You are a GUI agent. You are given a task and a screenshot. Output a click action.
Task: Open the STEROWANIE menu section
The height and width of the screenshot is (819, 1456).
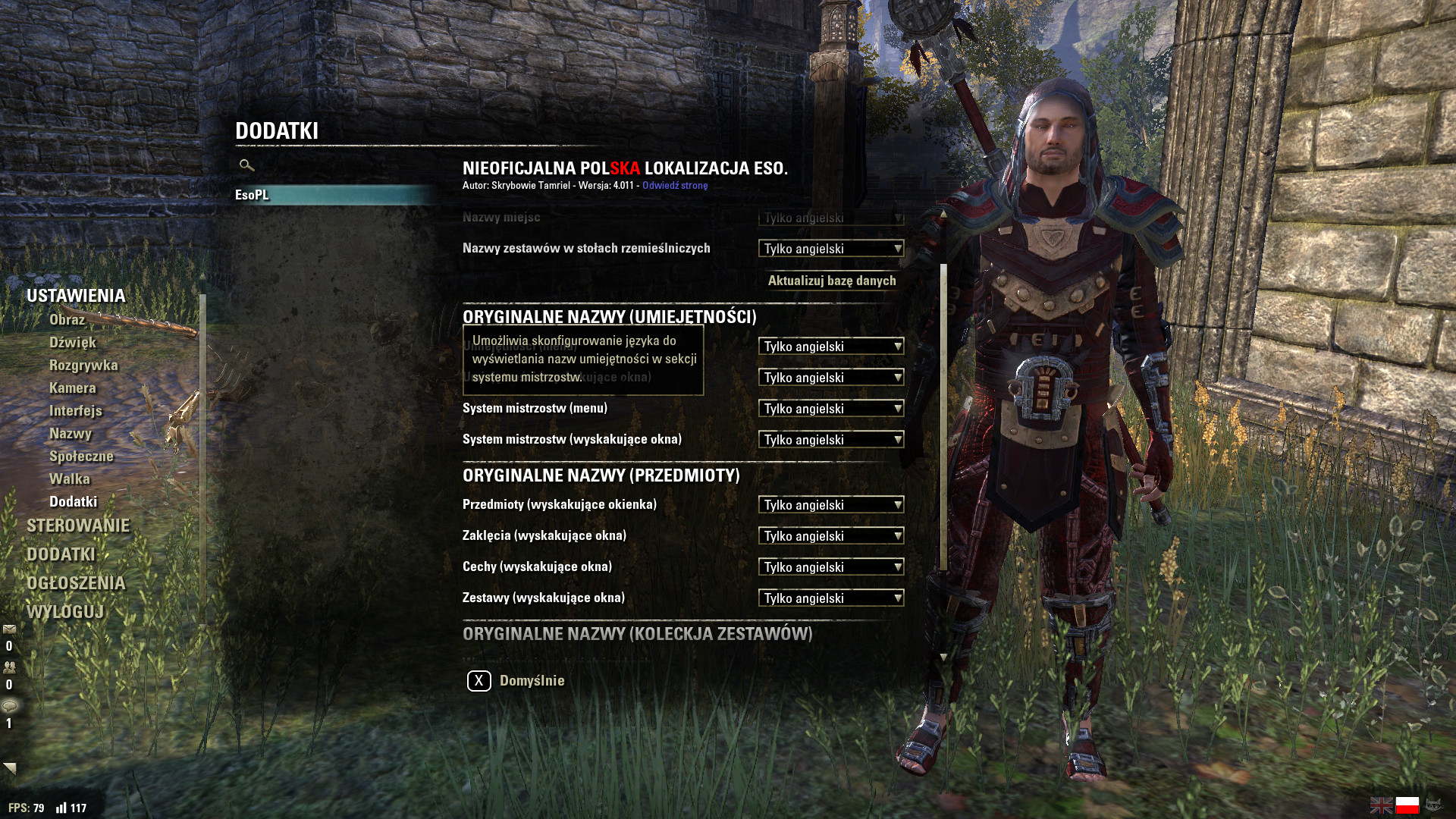click(x=78, y=526)
